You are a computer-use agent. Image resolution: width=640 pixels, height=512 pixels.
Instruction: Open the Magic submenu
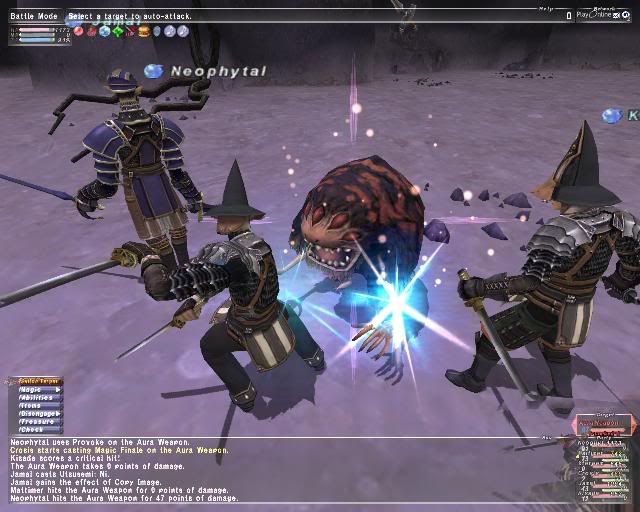(x=35, y=389)
